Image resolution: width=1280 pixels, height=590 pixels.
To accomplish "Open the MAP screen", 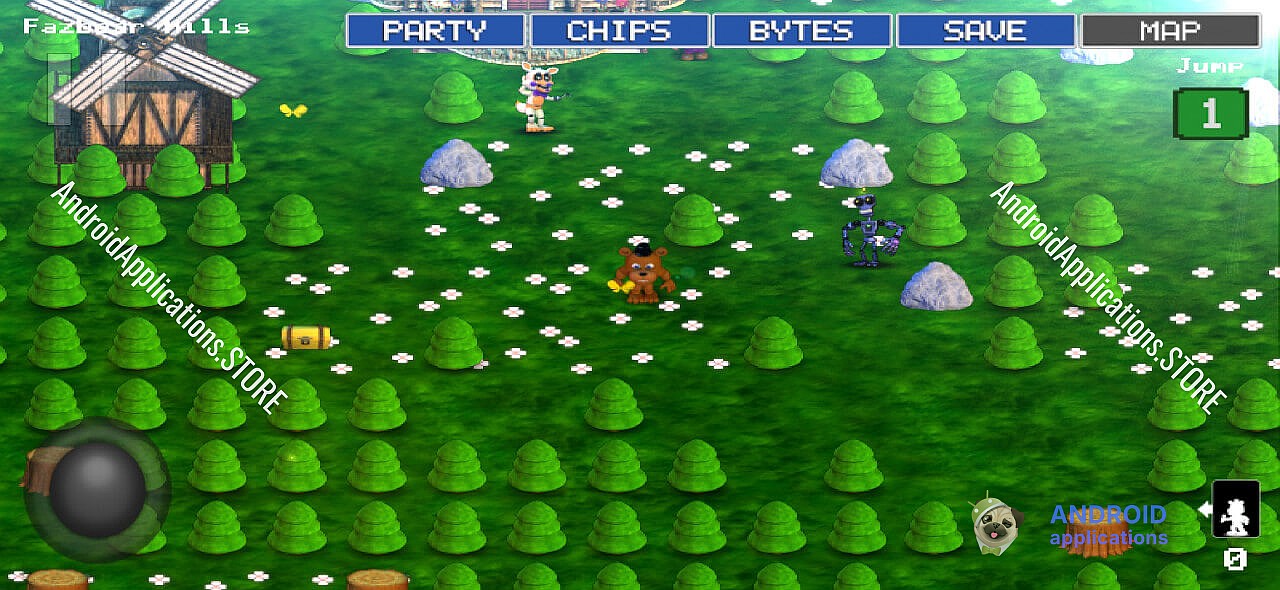I will pyautogui.click(x=1170, y=31).
